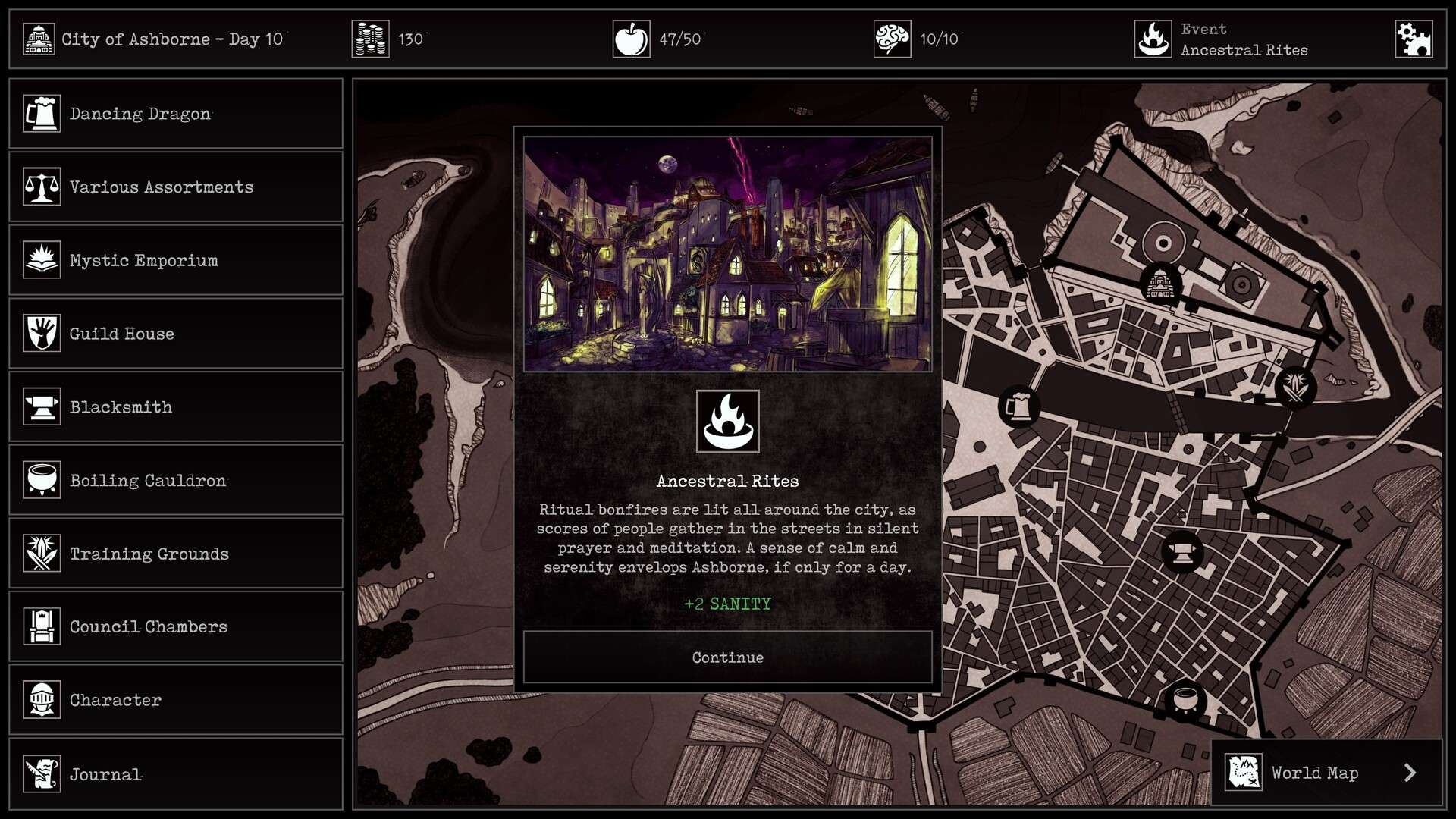The width and height of the screenshot is (1456, 819).
Task: Go to the Guild House
Action: 176,334
